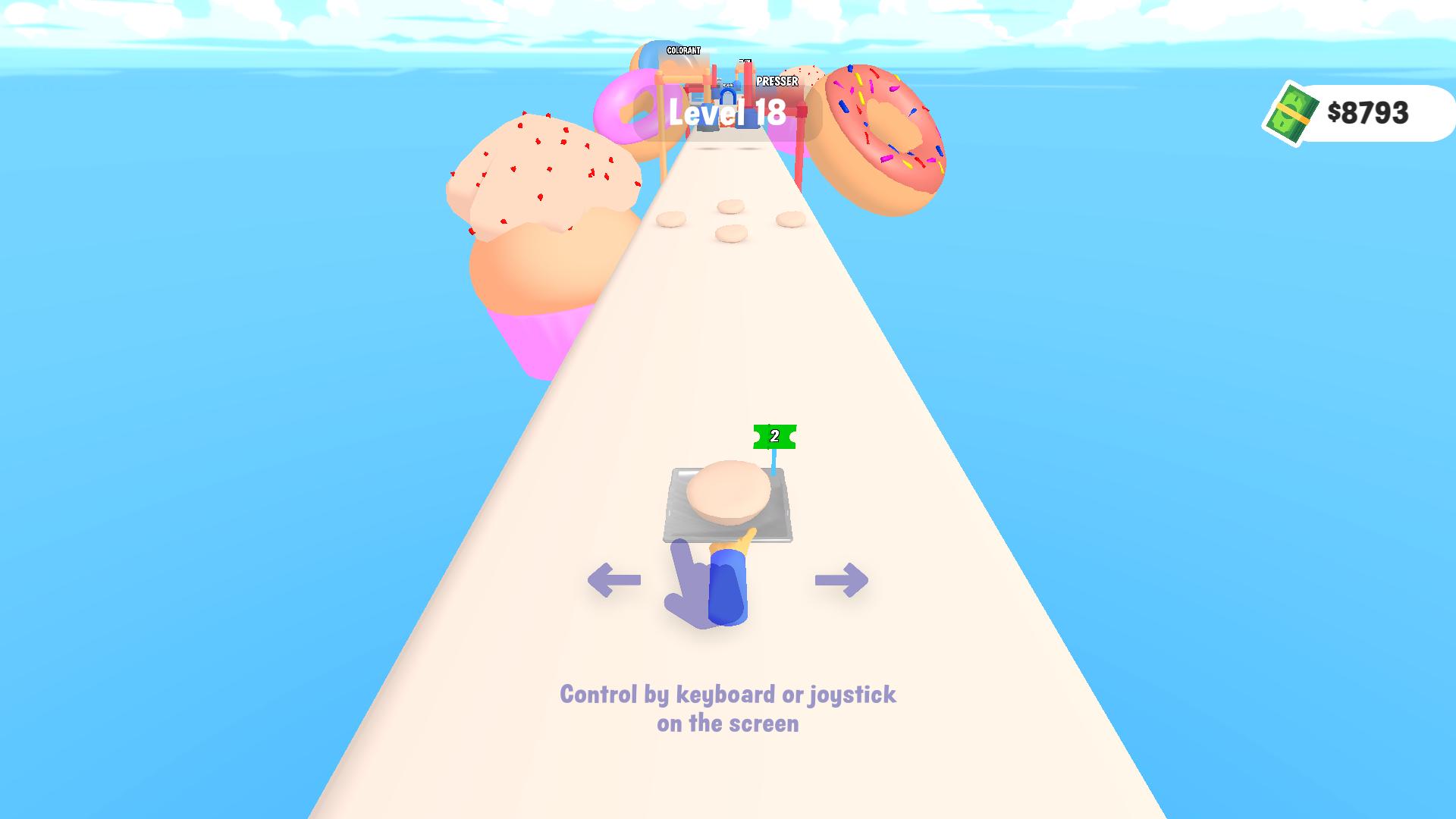The width and height of the screenshot is (1456, 819).
Task: Select the Level 18 banner
Action: [726, 115]
